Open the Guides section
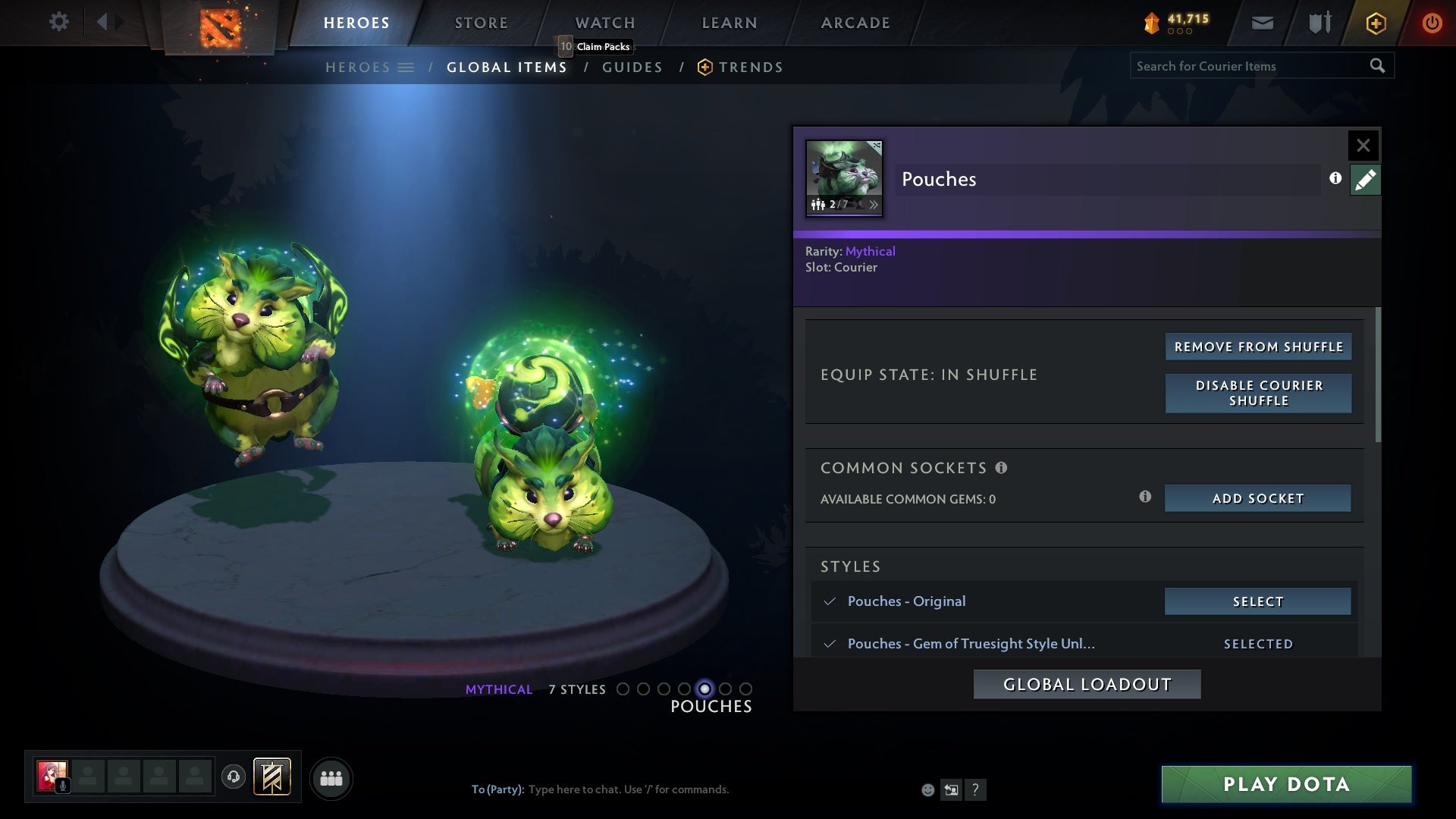The height and width of the screenshot is (819, 1456). [x=632, y=67]
